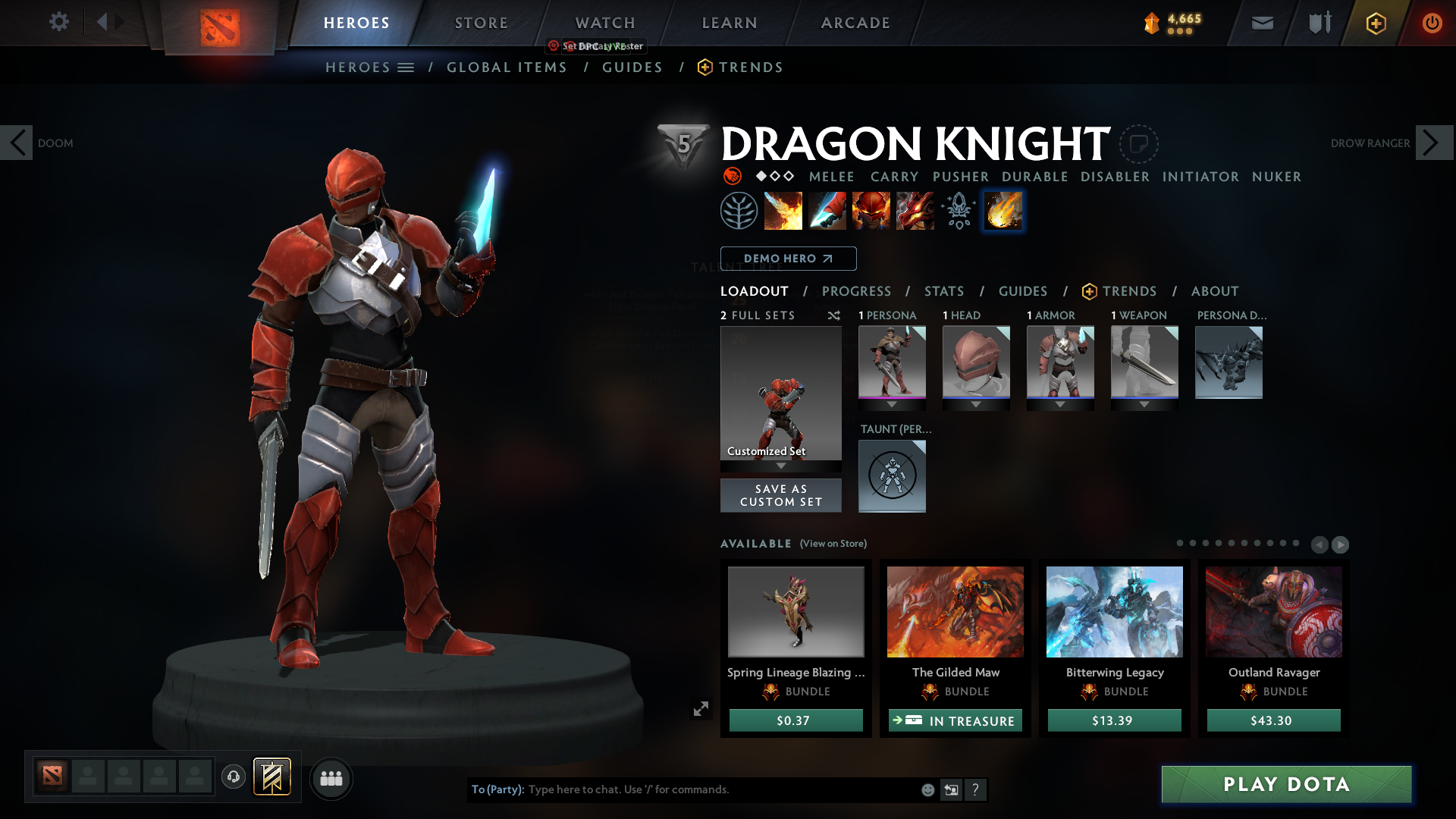This screenshot has width=1456, height=819.
Task: Expand the Weapon item dropdown arrow
Action: [1144, 404]
